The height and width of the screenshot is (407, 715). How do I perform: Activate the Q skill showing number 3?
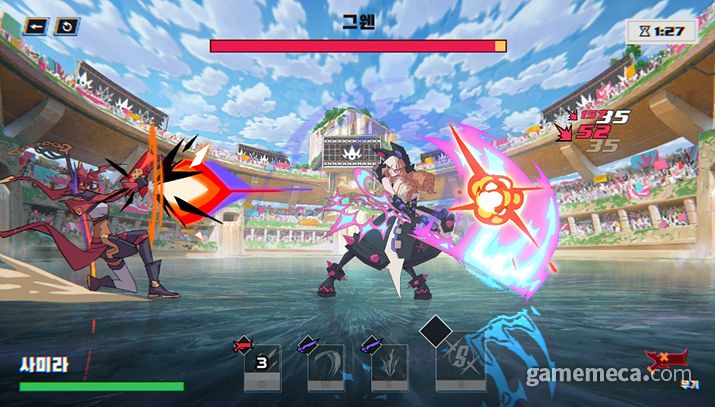(x=263, y=365)
